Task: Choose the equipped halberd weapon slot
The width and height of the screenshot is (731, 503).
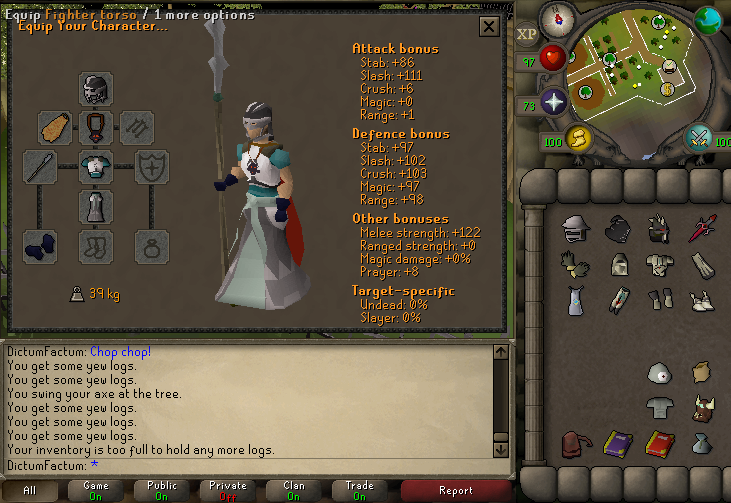Action: pos(40,167)
